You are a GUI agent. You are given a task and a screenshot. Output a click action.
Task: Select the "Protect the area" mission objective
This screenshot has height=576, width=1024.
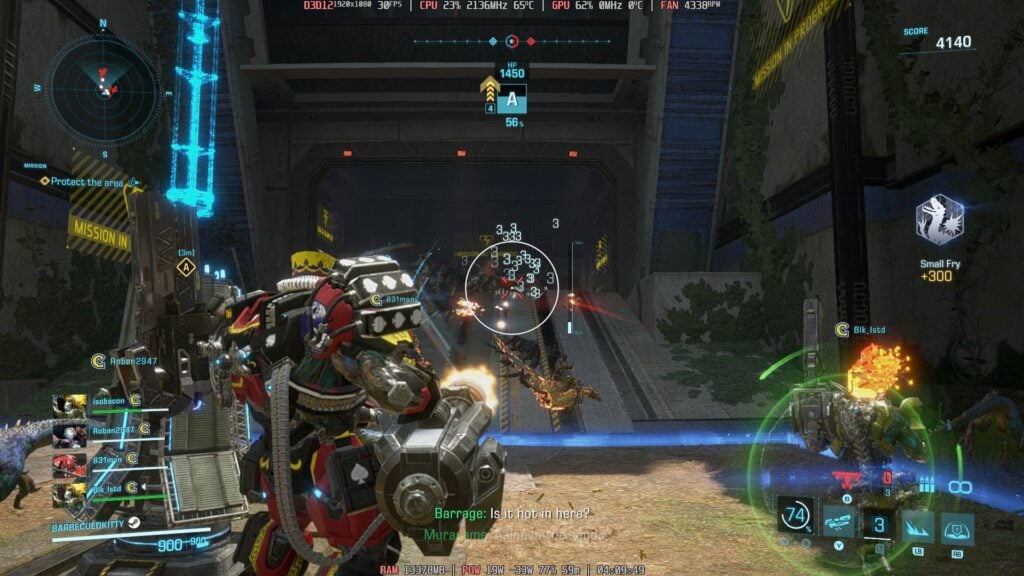84,182
